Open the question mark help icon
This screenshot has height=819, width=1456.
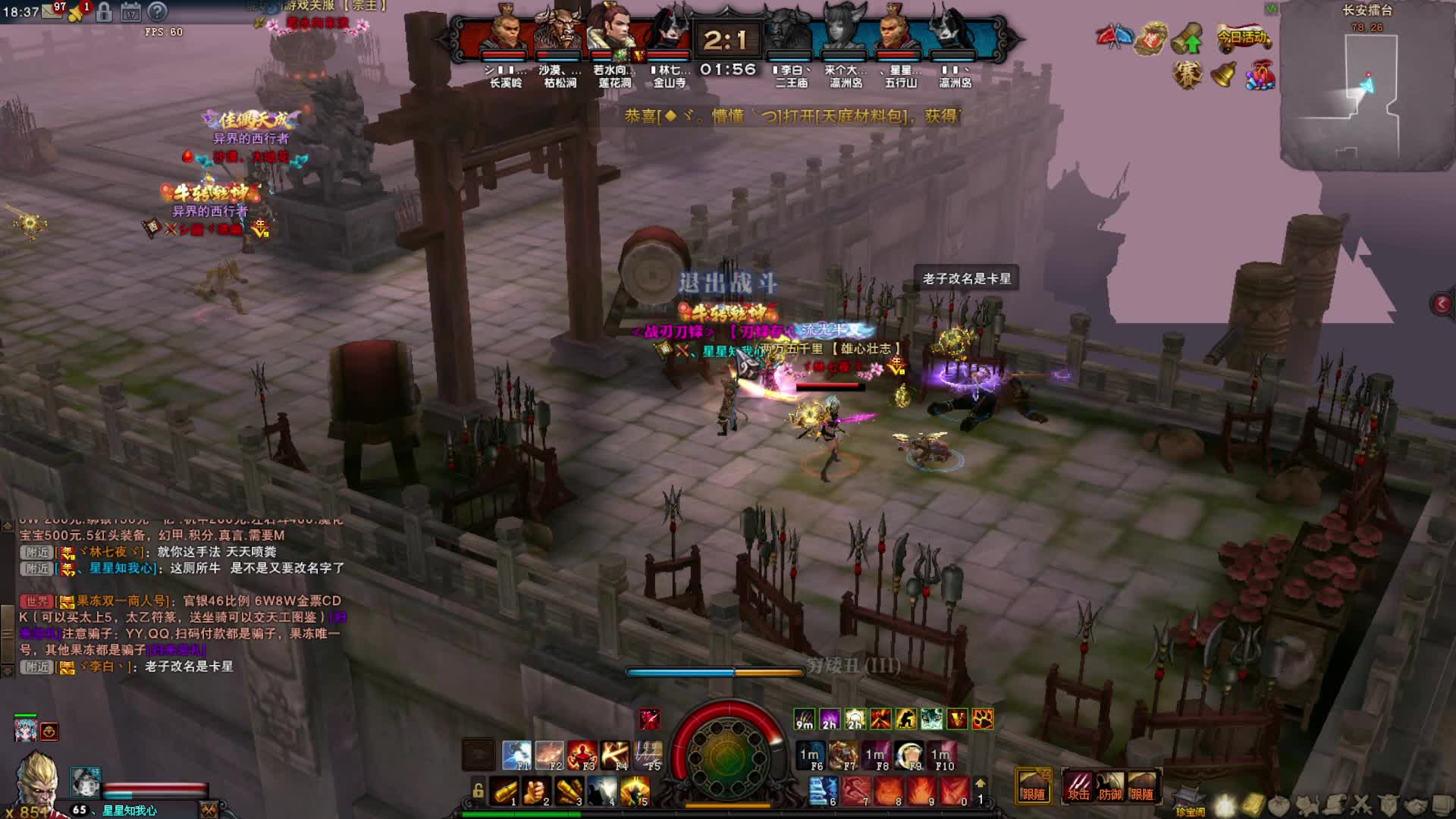pos(157,12)
